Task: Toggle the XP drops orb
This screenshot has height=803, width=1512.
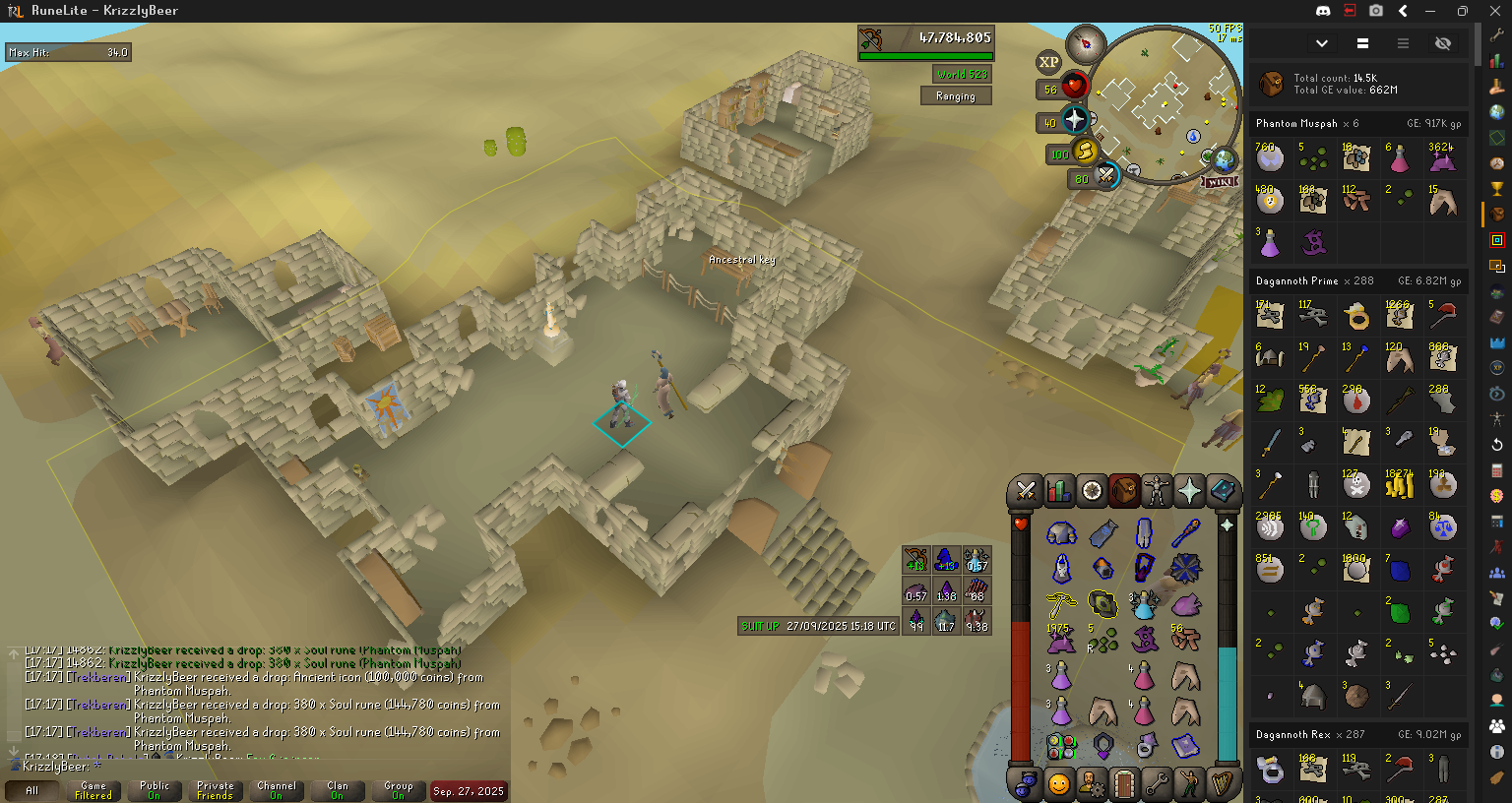Action: point(1049,62)
